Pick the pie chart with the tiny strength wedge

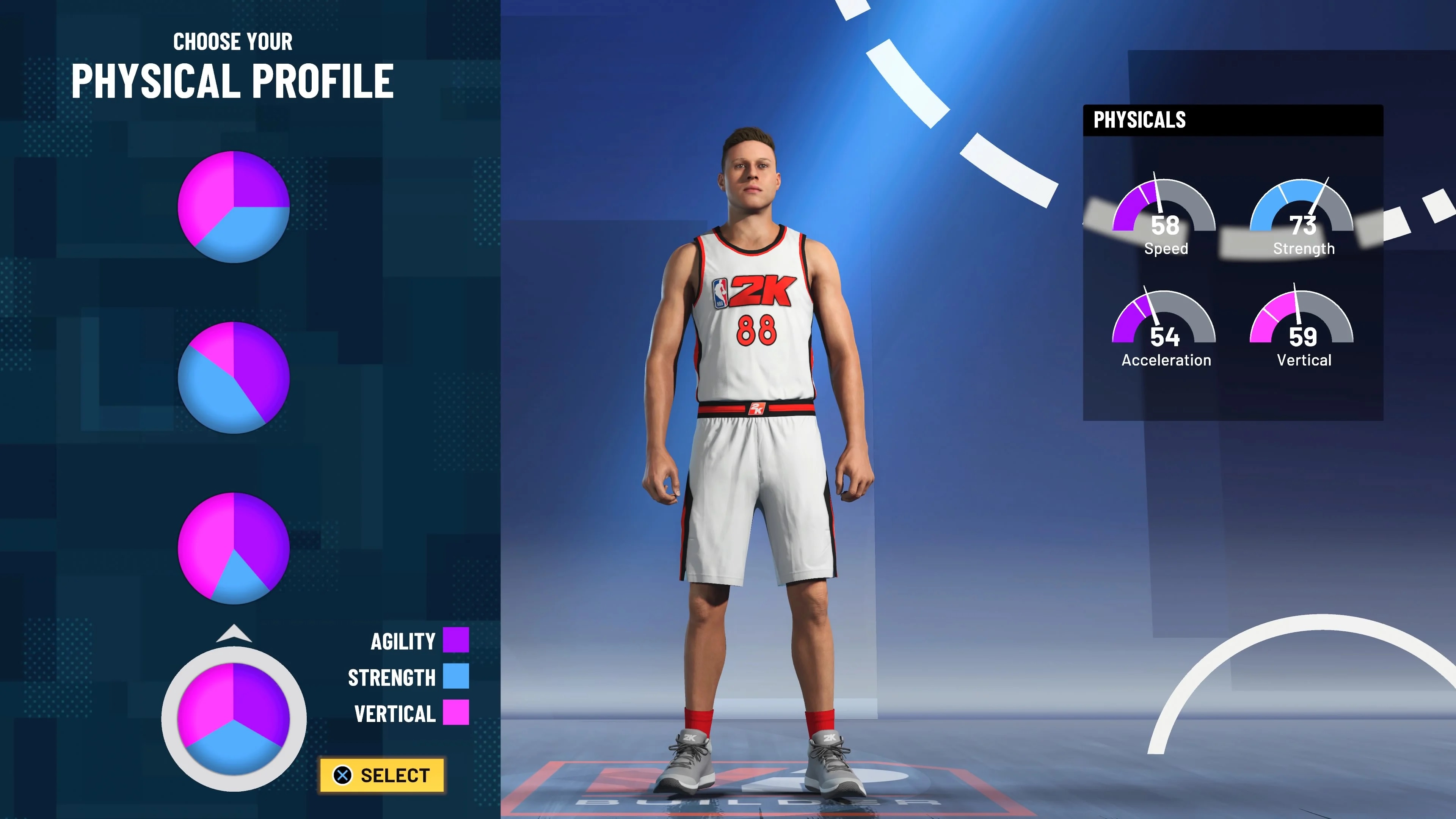[234, 548]
